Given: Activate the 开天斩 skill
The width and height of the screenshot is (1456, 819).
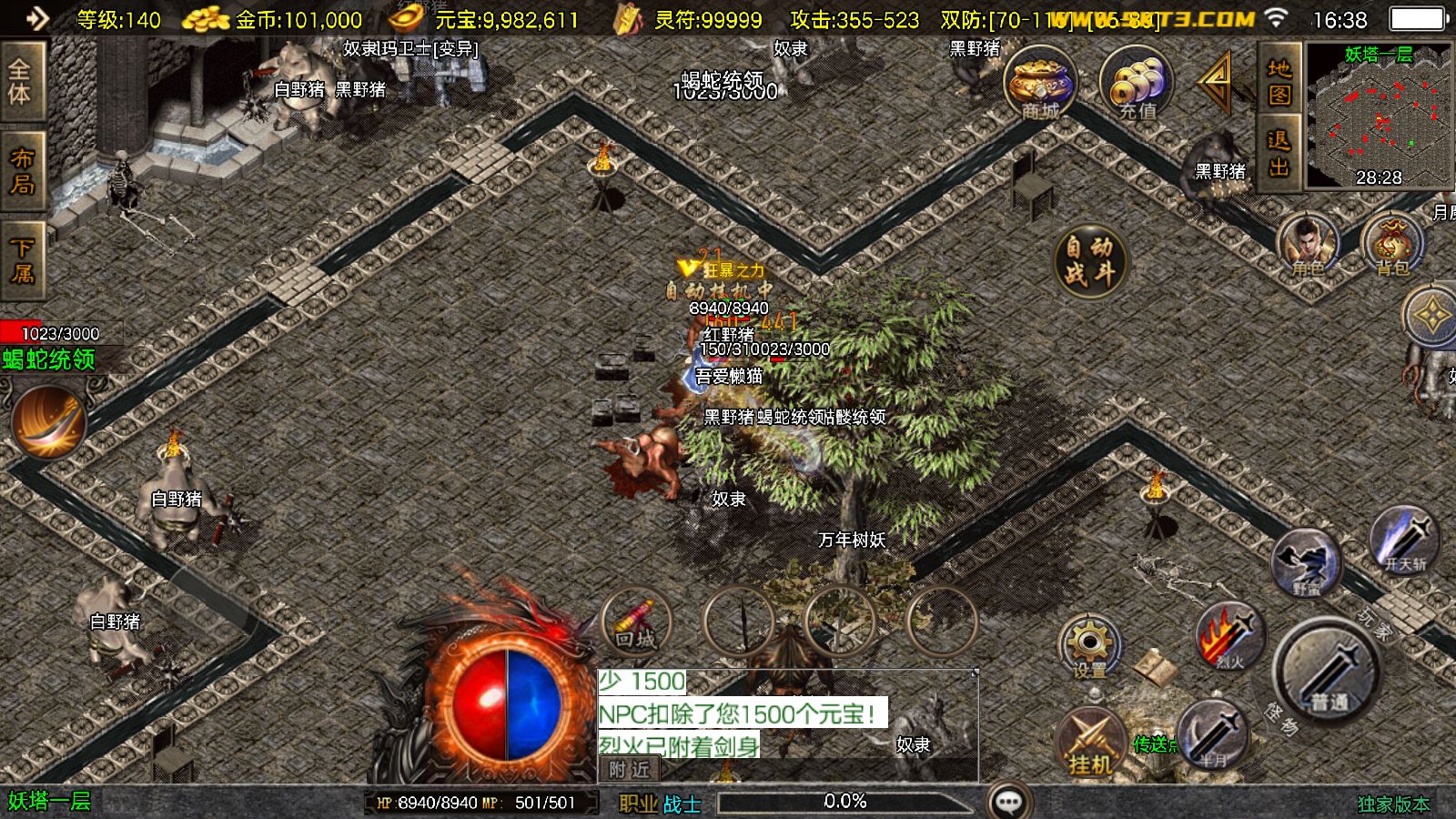Looking at the screenshot, I should coord(1404,541).
